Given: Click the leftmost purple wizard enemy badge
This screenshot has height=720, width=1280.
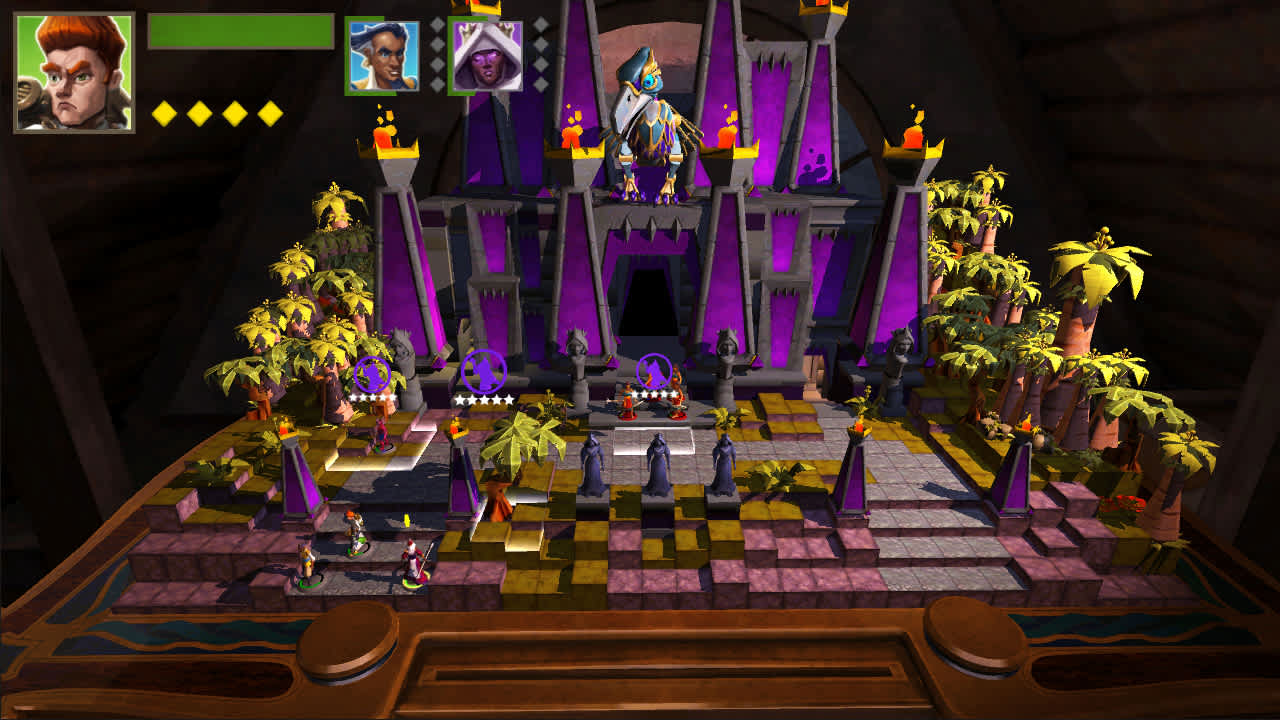Looking at the screenshot, I should click(371, 372).
